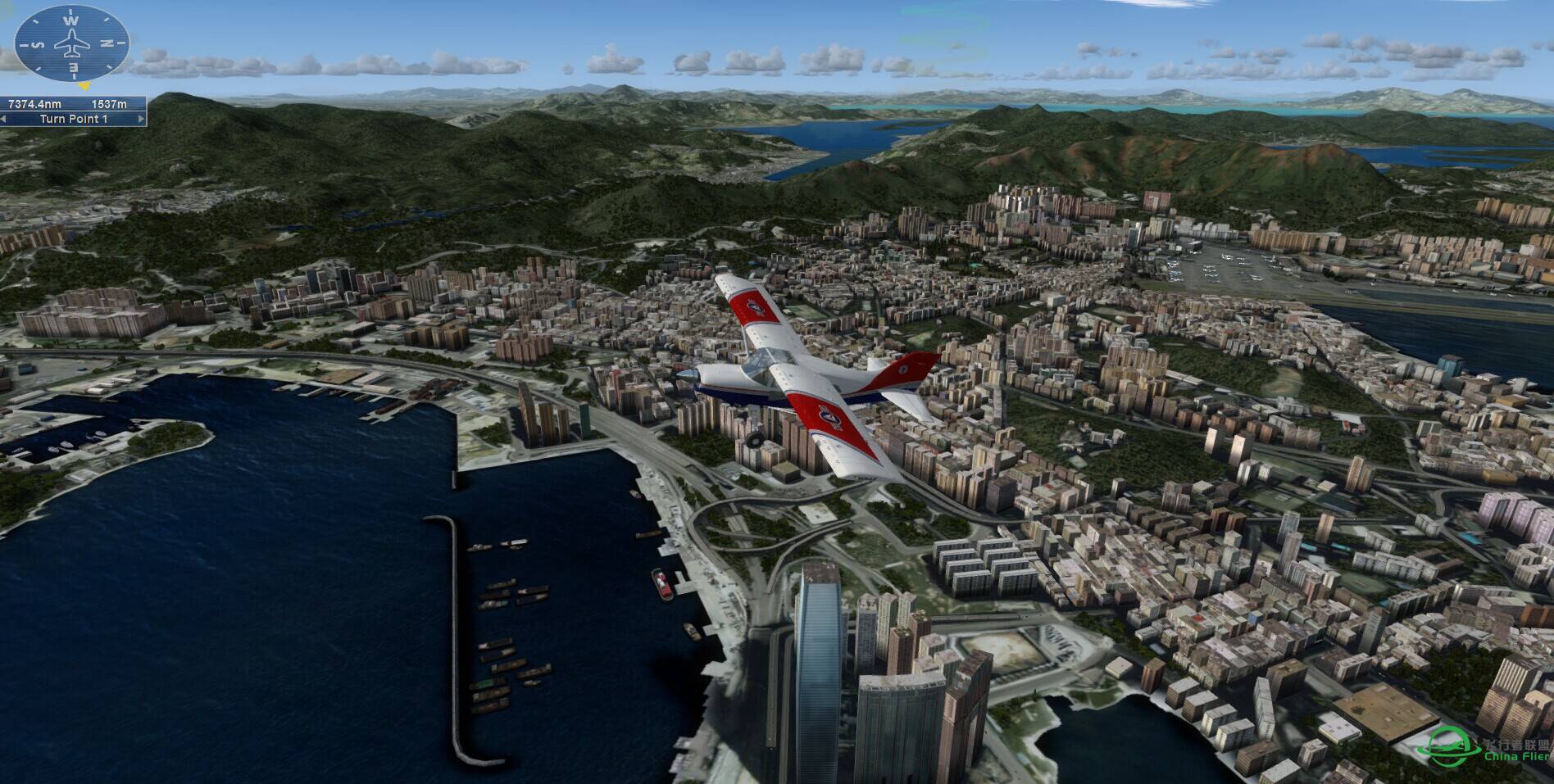1554x784 pixels.
Task: Expand the Turn Point 1 waypoint selector
Action: click(75, 119)
